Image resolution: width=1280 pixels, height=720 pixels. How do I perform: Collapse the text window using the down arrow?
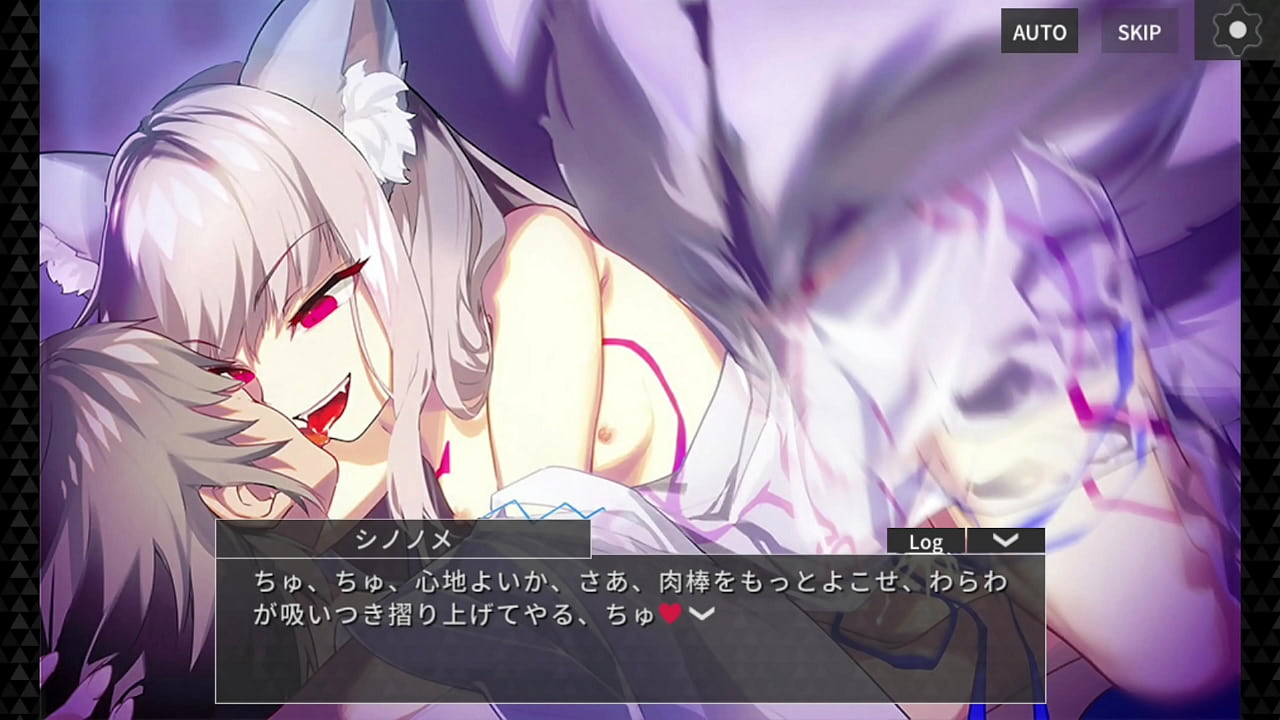1007,540
